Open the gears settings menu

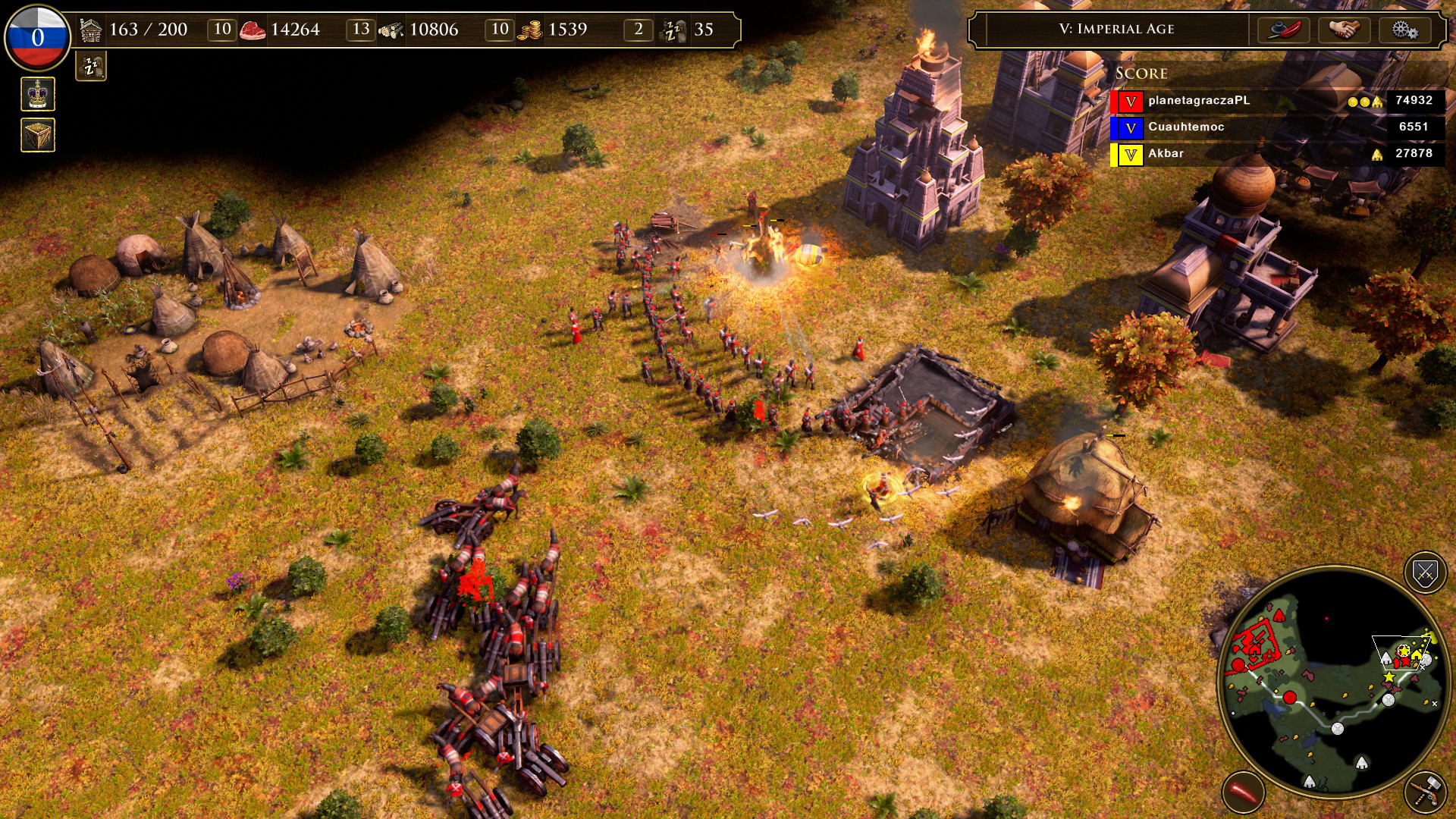(1404, 30)
